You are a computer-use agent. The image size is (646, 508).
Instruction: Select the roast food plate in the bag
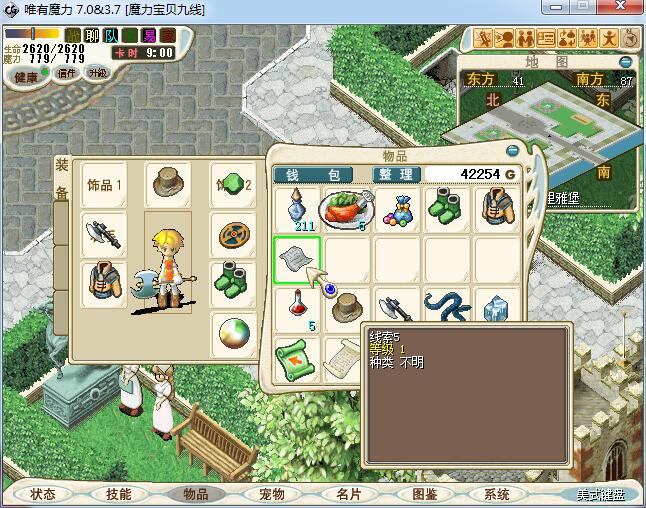click(346, 209)
